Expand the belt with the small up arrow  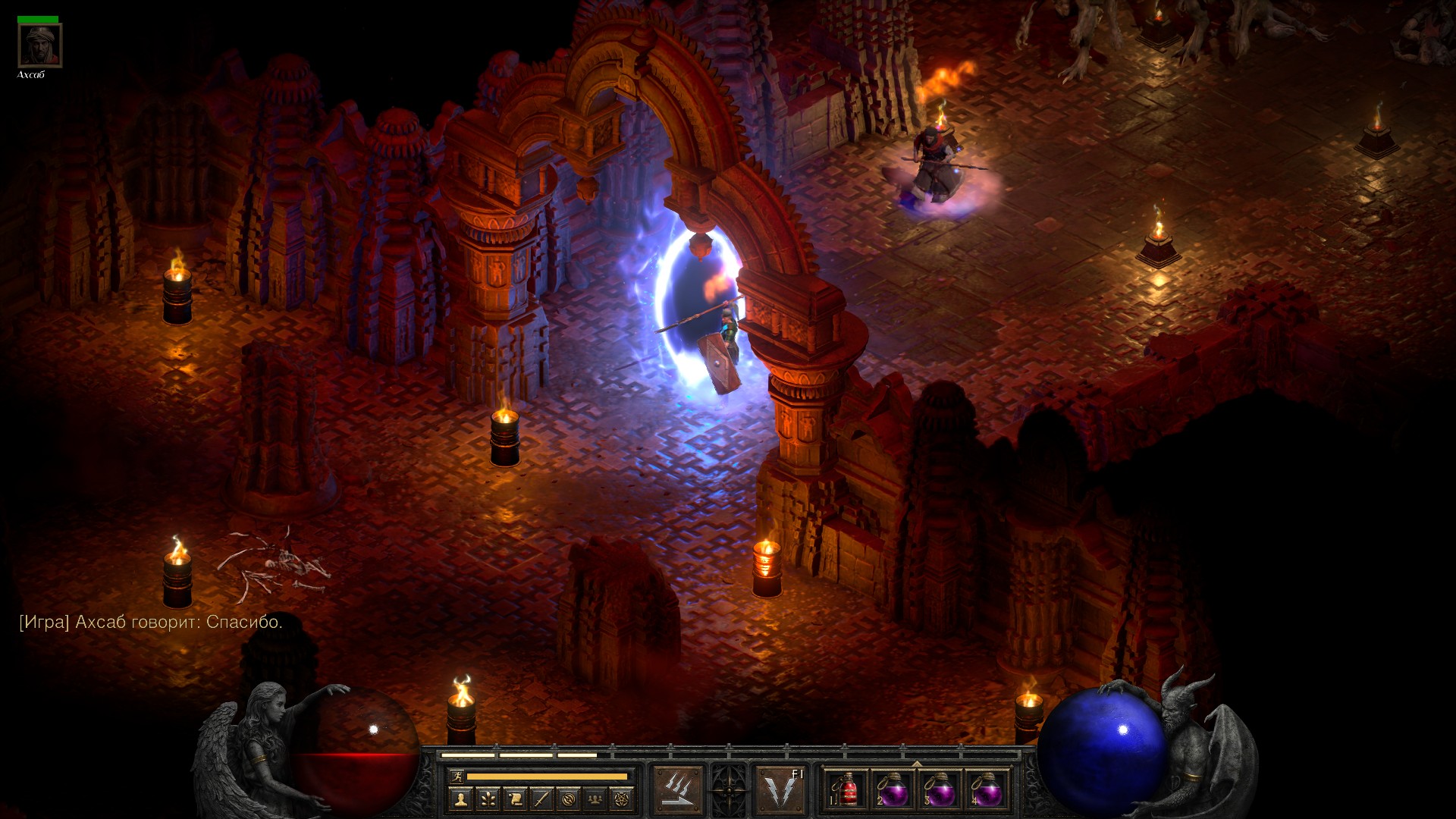(x=917, y=763)
